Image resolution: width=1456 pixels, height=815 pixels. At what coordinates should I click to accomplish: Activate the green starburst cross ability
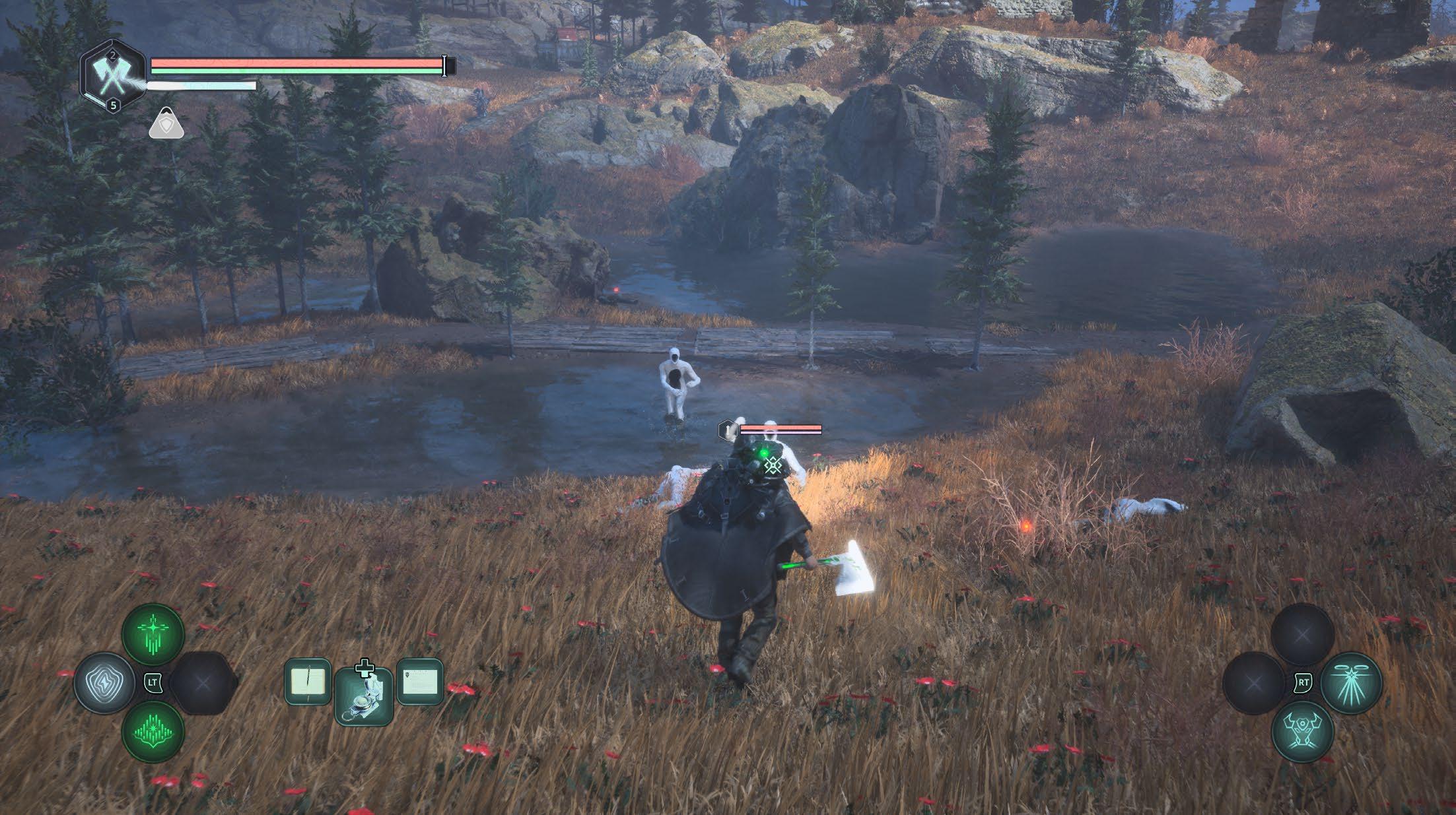pyautogui.click(x=153, y=636)
